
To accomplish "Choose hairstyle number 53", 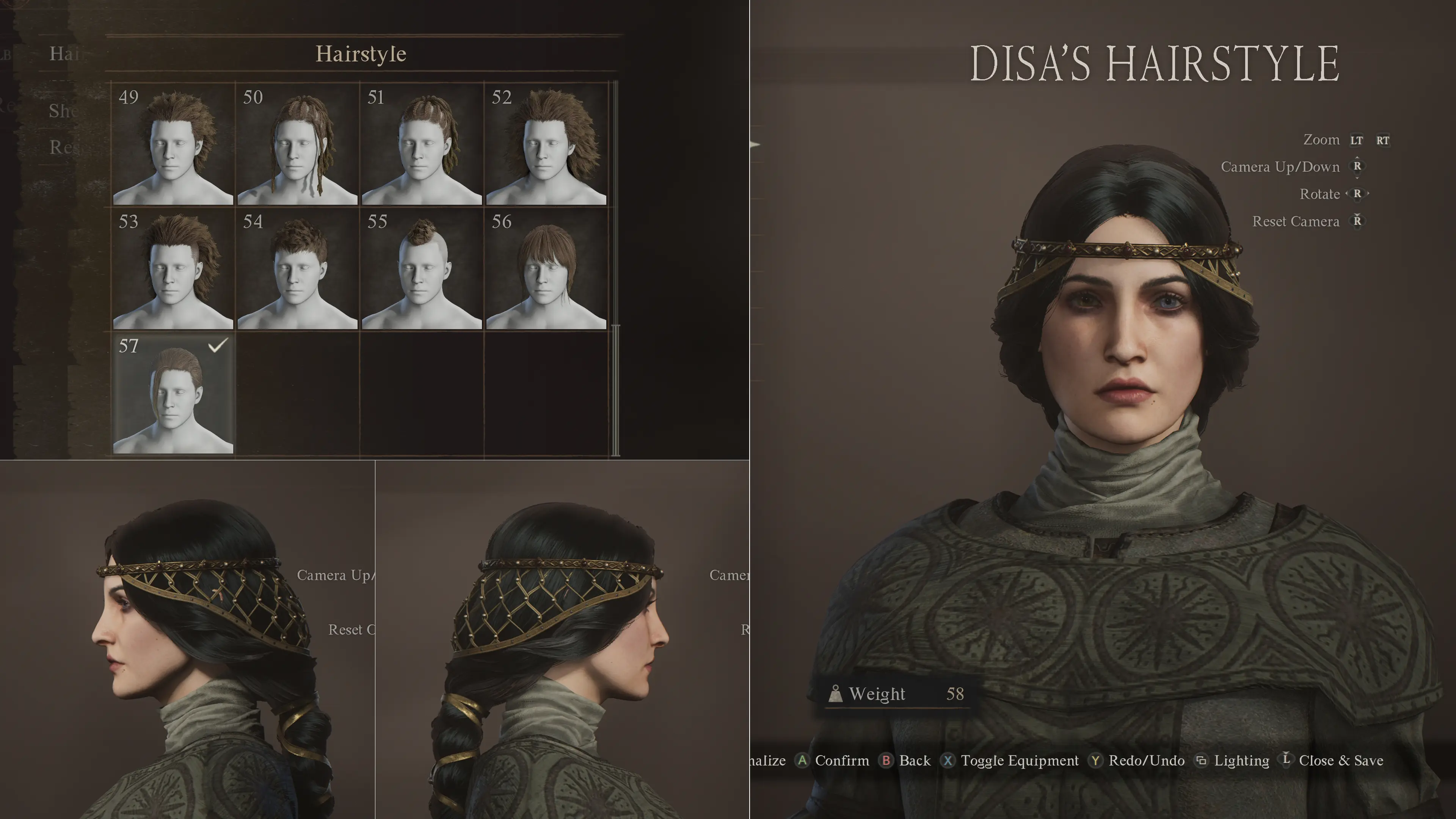I will [x=173, y=268].
